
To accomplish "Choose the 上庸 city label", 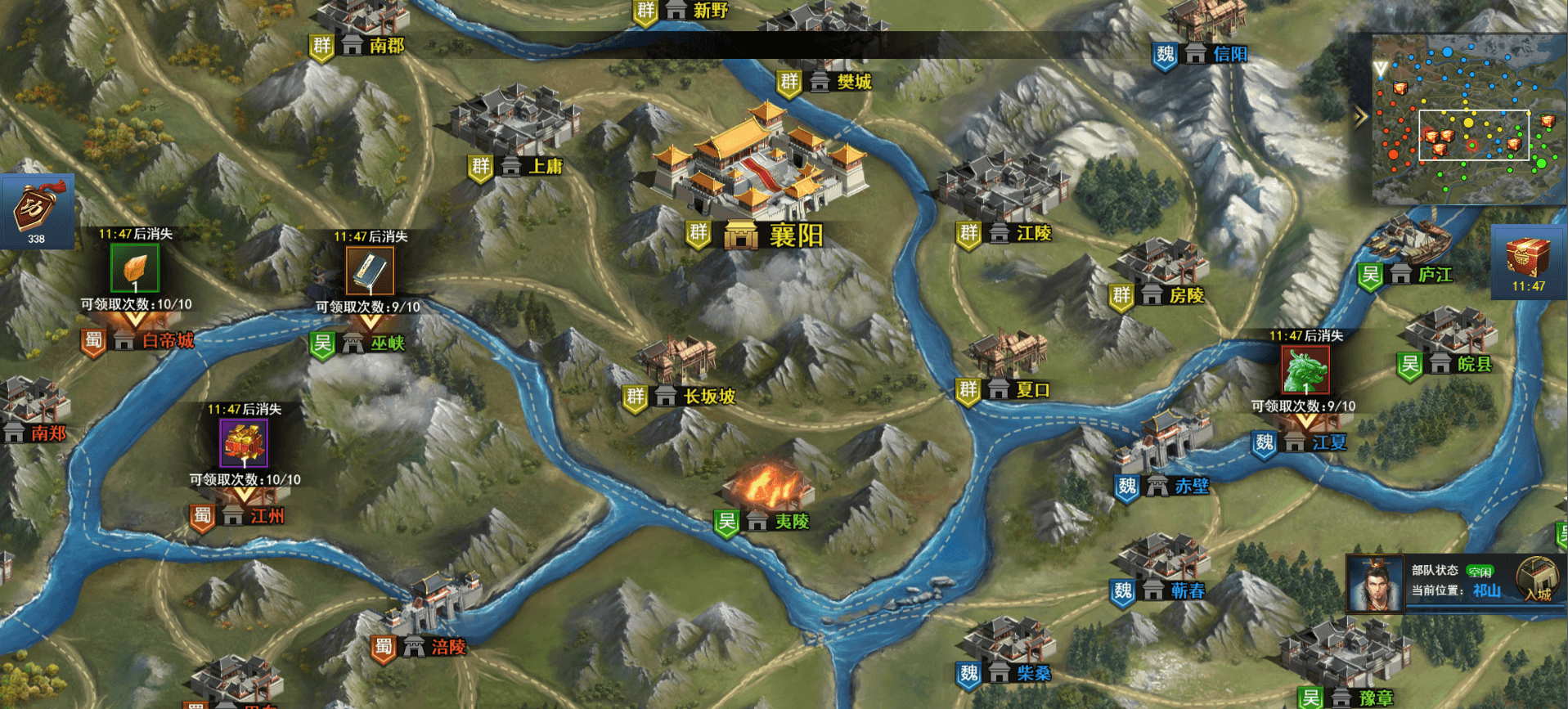I will [545, 167].
